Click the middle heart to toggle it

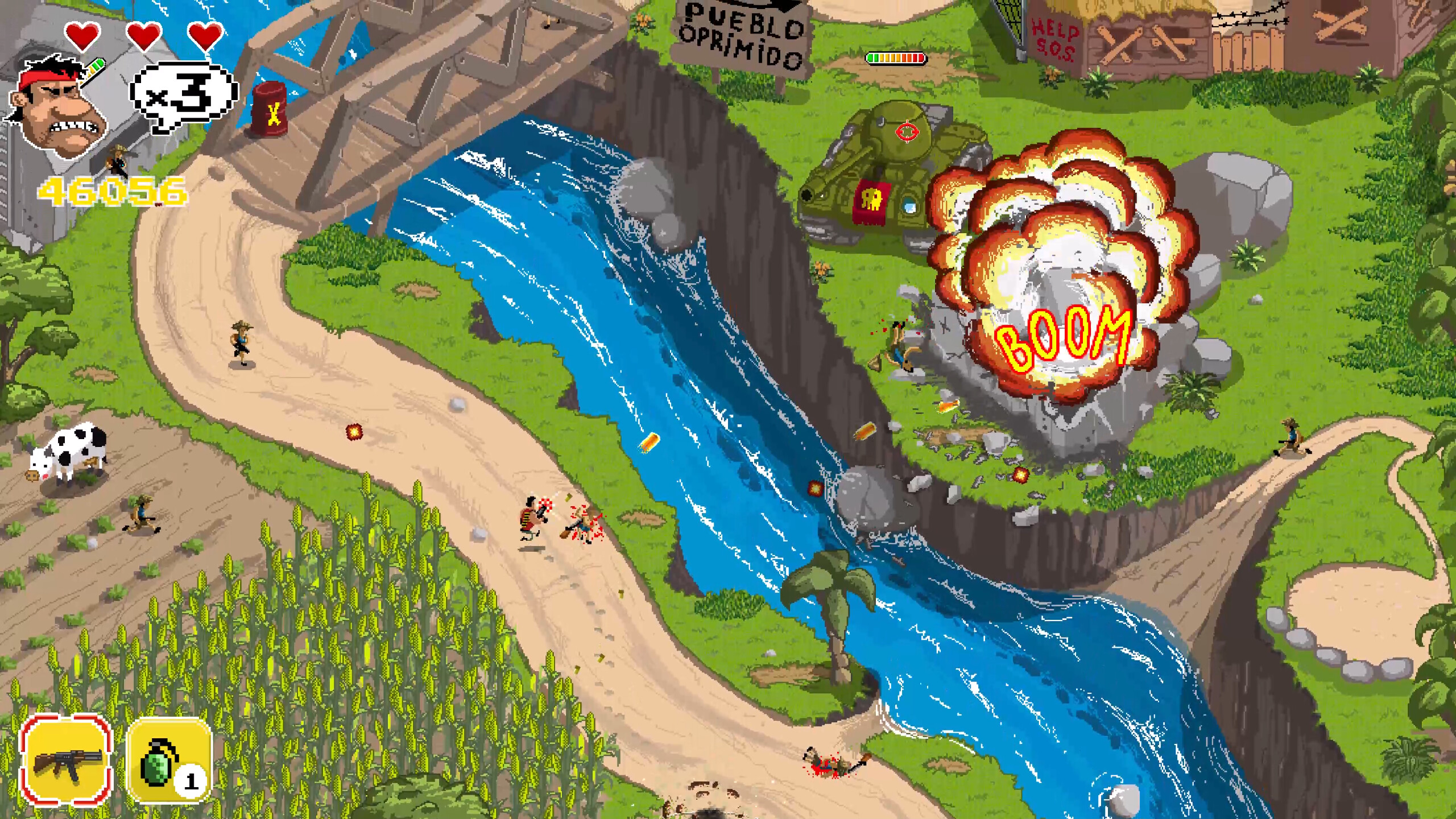tap(145, 37)
